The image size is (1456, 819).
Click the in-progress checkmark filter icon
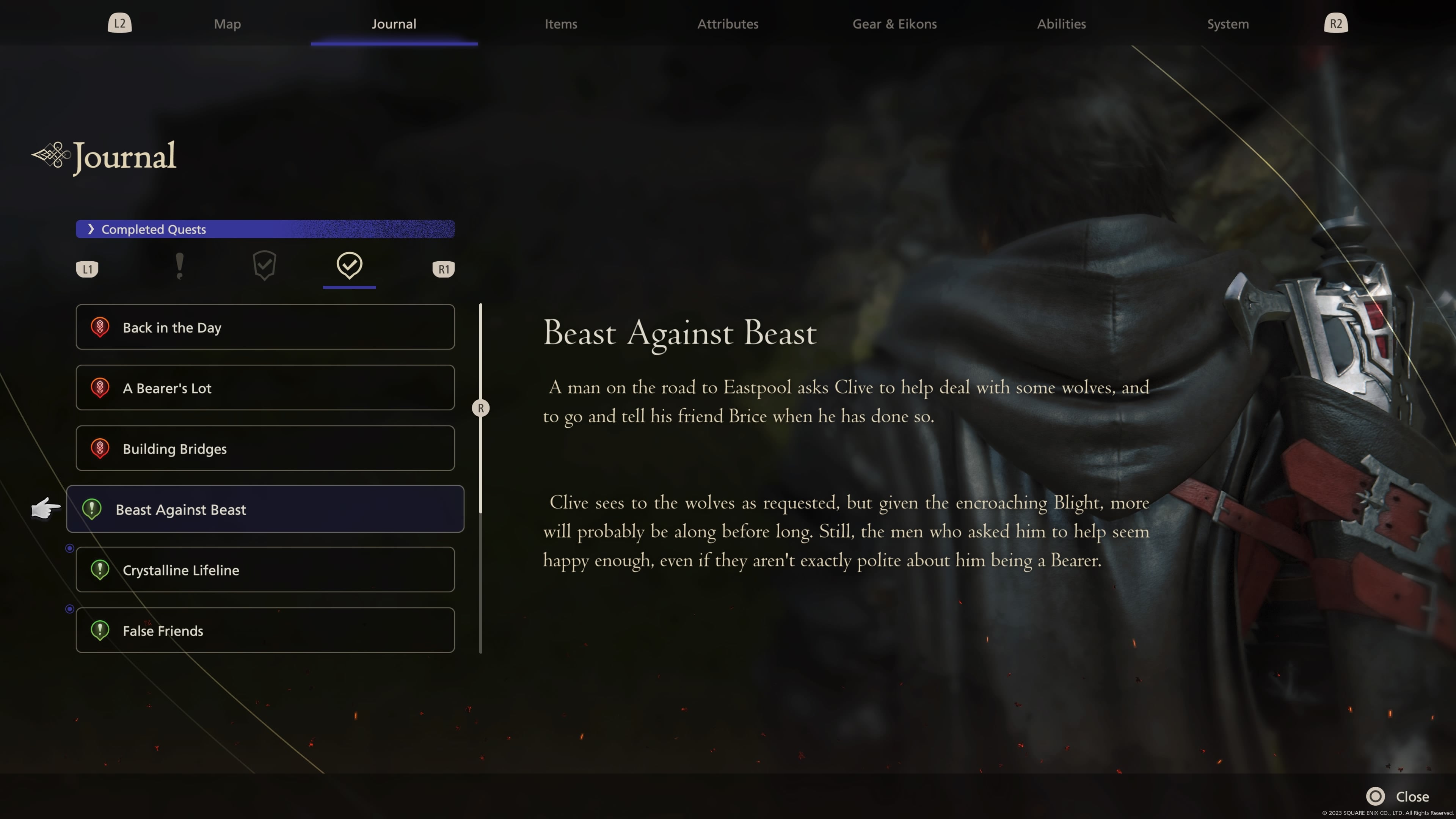click(x=265, y=266)
